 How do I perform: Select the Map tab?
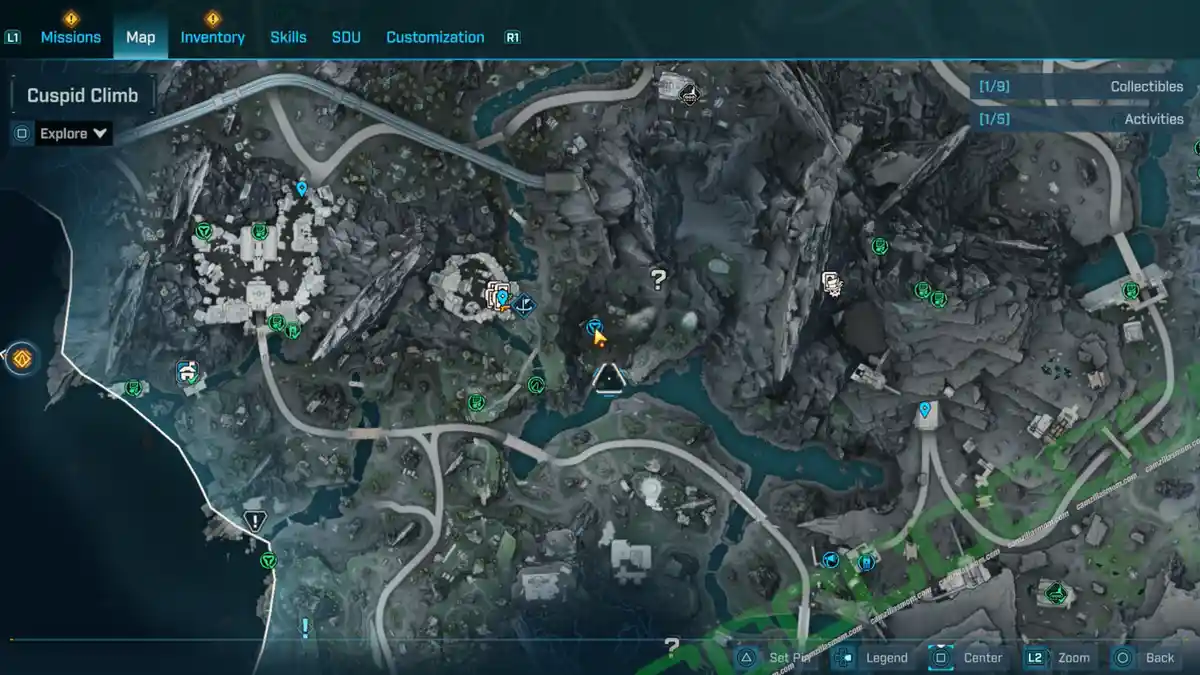pyautogui.click(x=140, y=37)
